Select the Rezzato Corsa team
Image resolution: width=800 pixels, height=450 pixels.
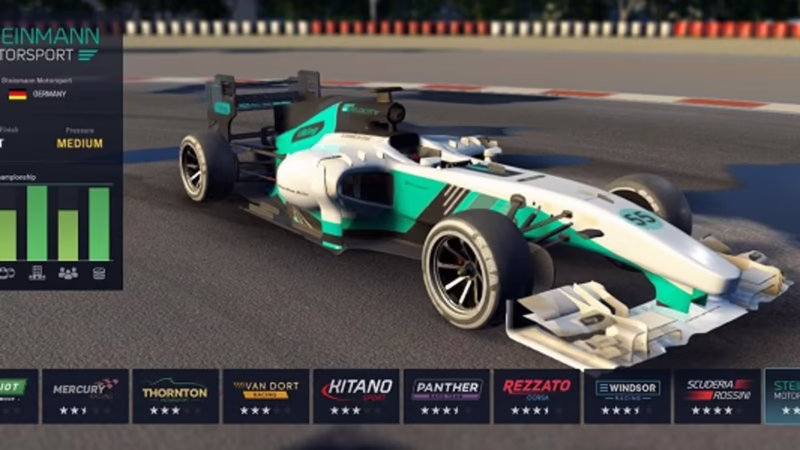point(537,396)
